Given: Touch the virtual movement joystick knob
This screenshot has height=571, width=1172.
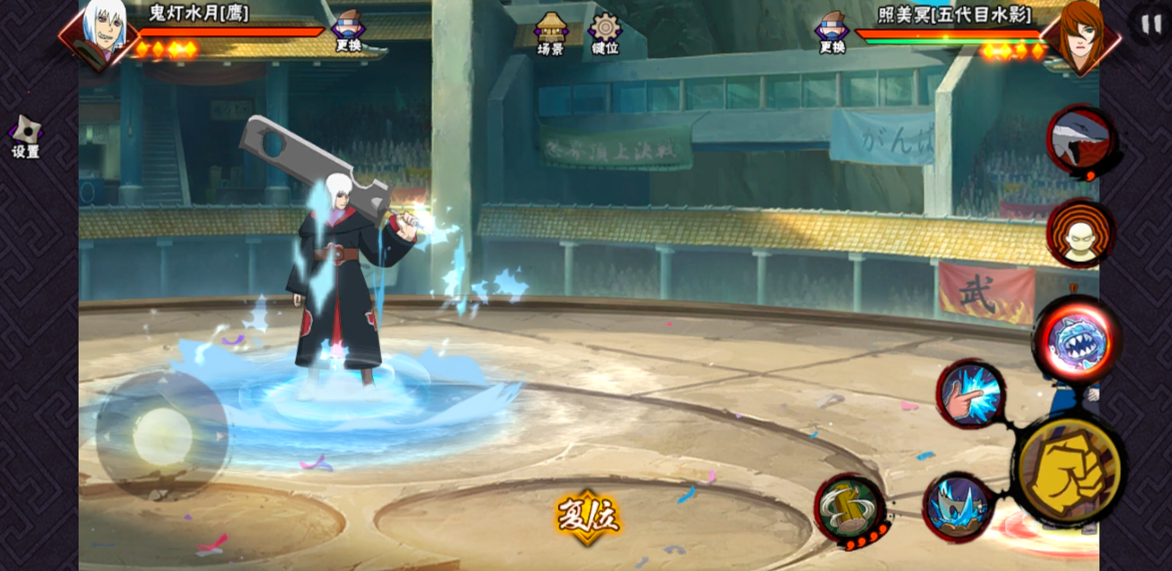Looking at the screenshot, I should (162, 436).
